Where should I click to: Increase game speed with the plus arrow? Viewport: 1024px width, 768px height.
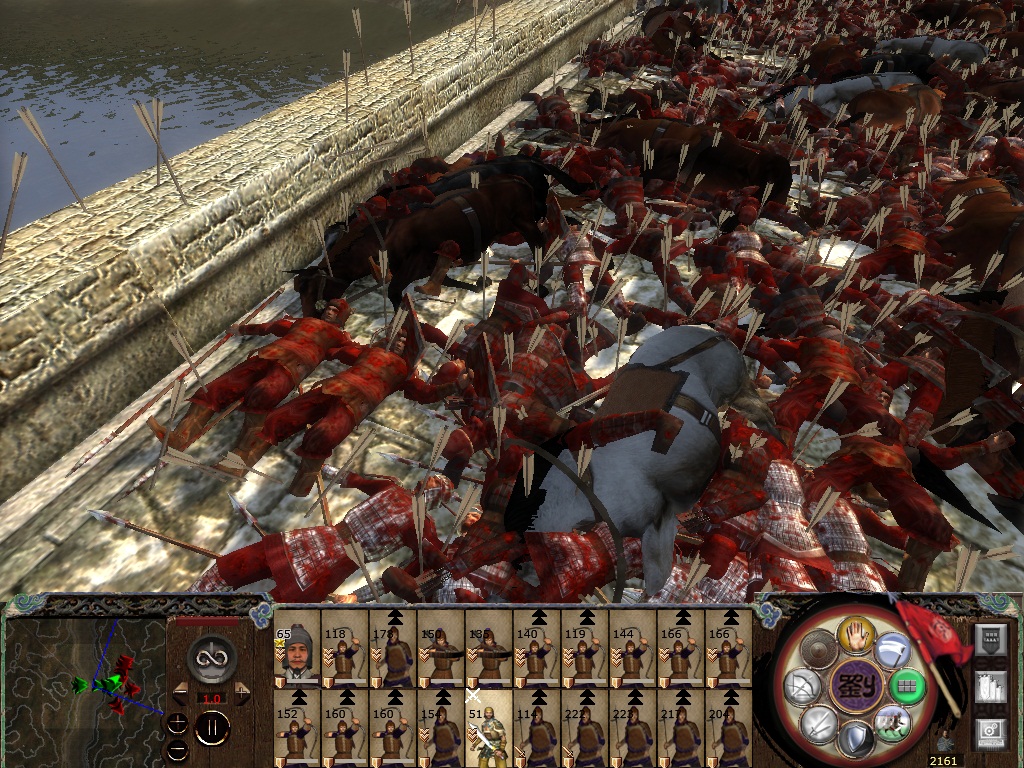pyautogui.click(x=243, y=690)
